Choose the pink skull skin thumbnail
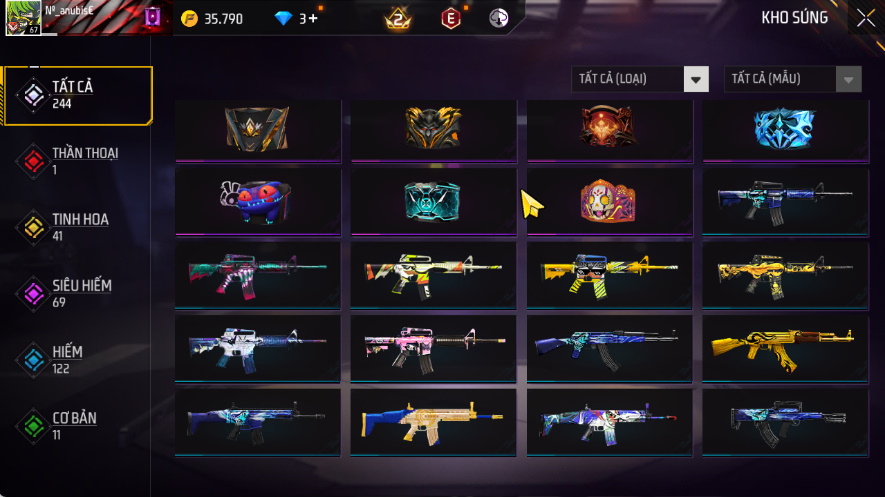The height and width of the screenshot is (497, 885). click(x=609, y=201)
